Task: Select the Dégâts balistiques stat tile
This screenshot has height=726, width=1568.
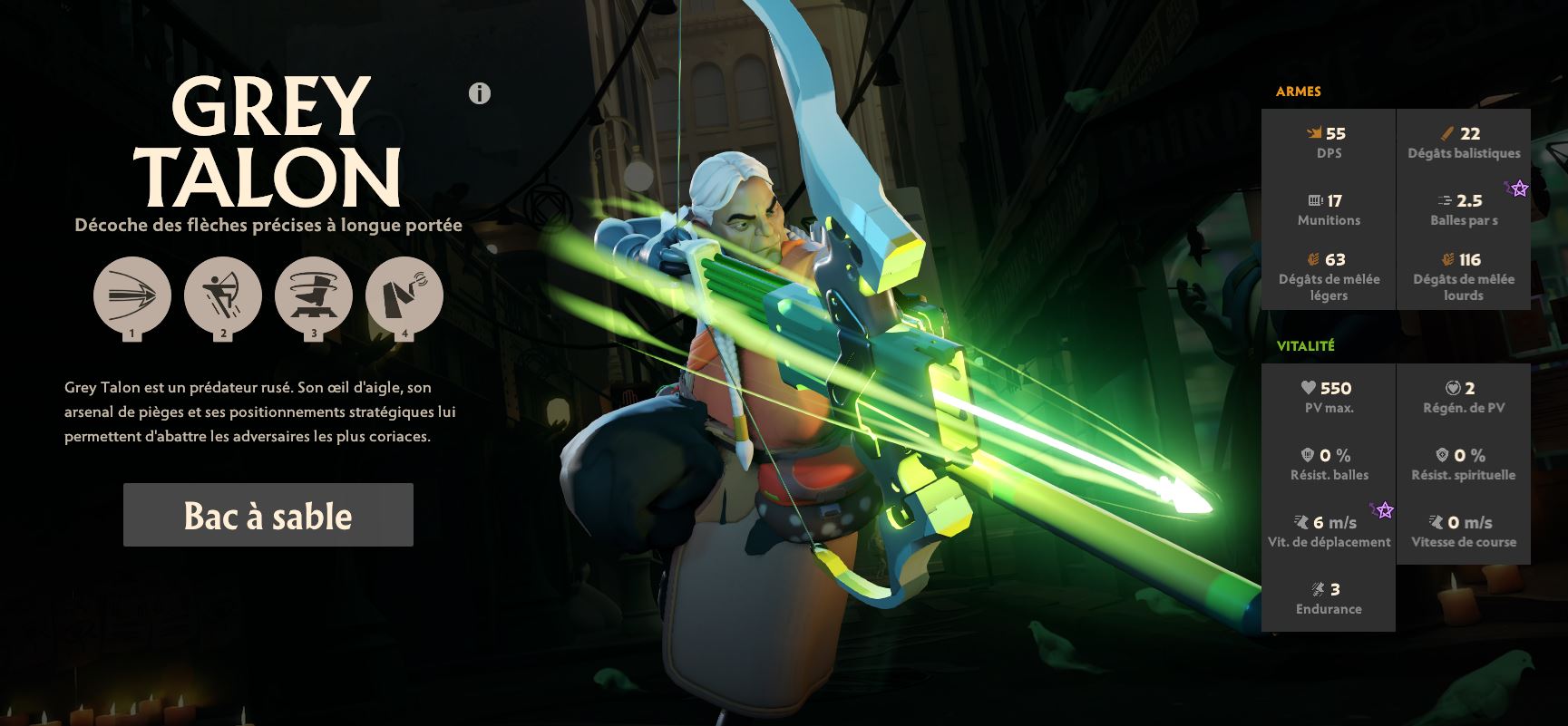Action: (x=1463, y=142)
